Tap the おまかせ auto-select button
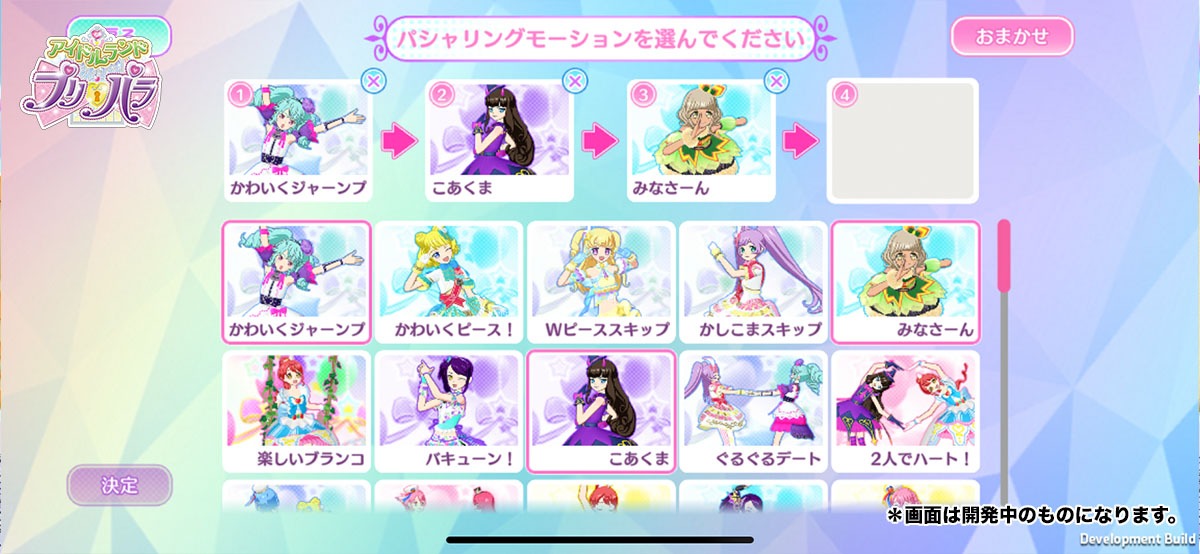This screenshot has height=554, width=1200. coord(1011,37)
